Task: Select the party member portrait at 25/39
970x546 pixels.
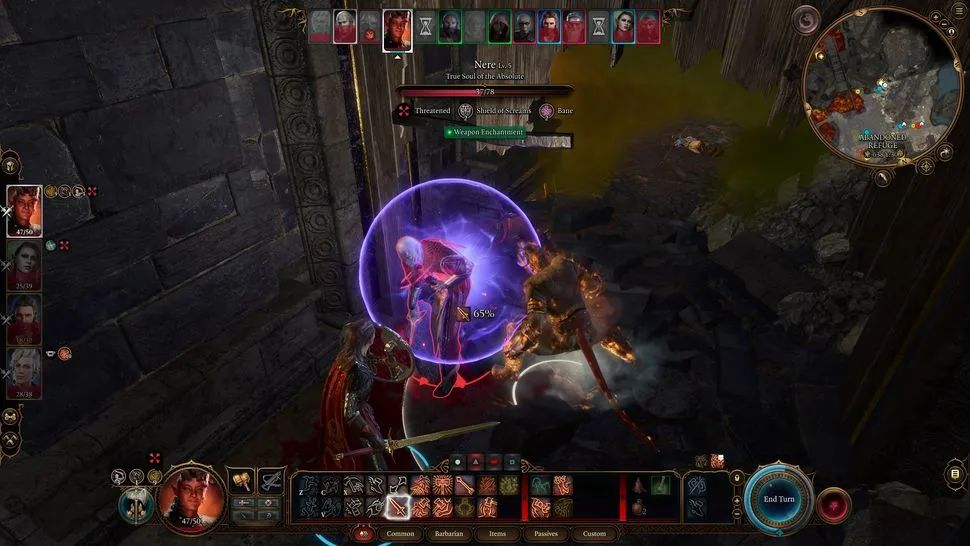Action: (24, 264)
